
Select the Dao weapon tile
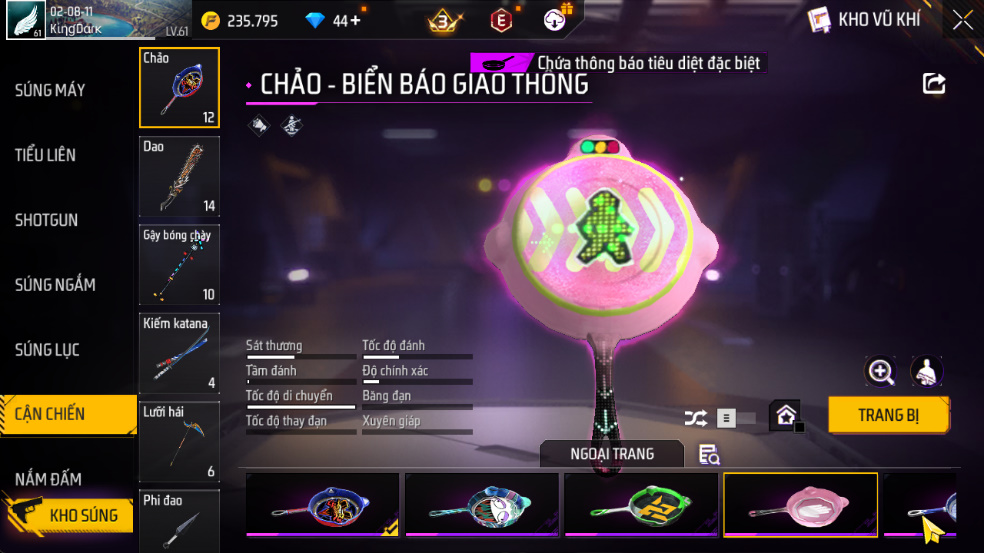point(179,177)
